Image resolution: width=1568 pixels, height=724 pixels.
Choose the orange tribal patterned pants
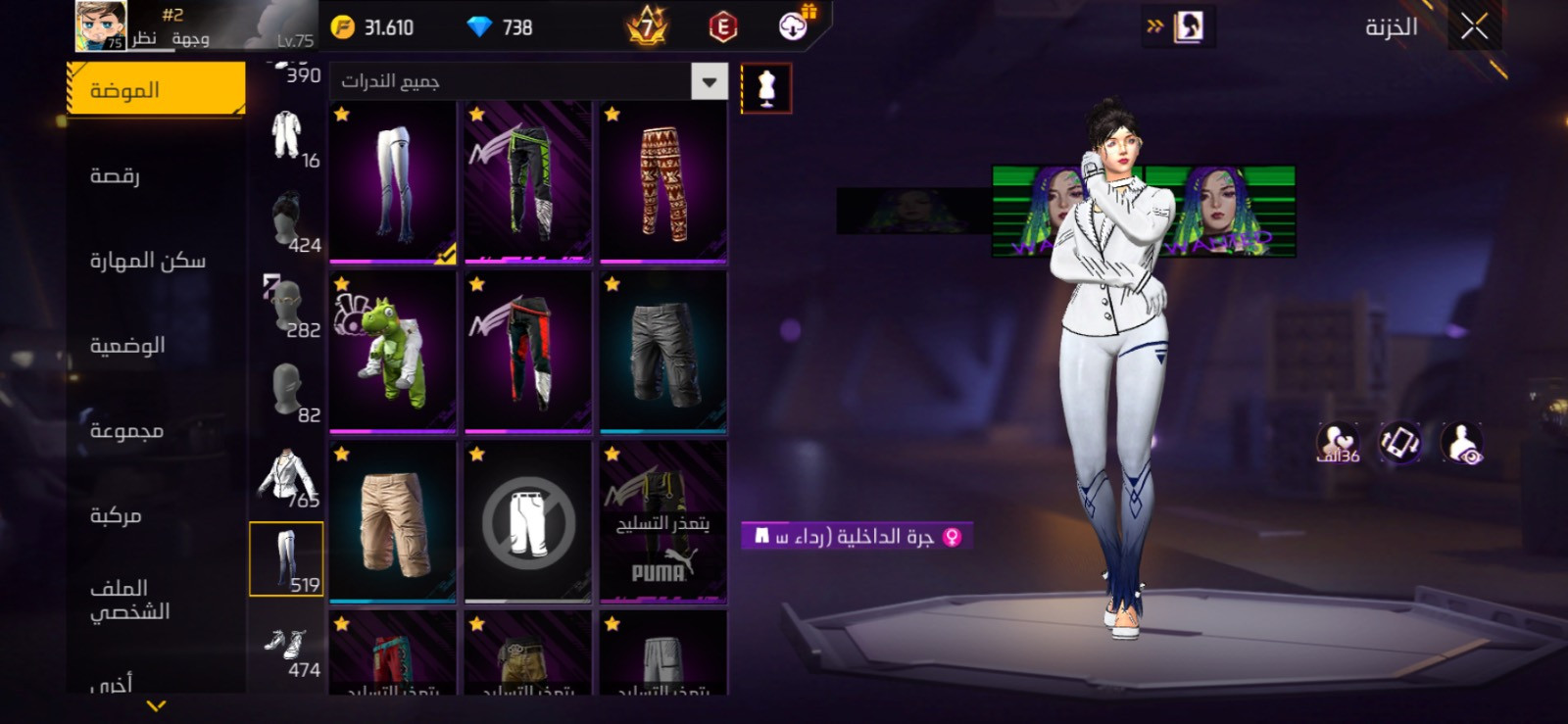[x=662, y=182]
